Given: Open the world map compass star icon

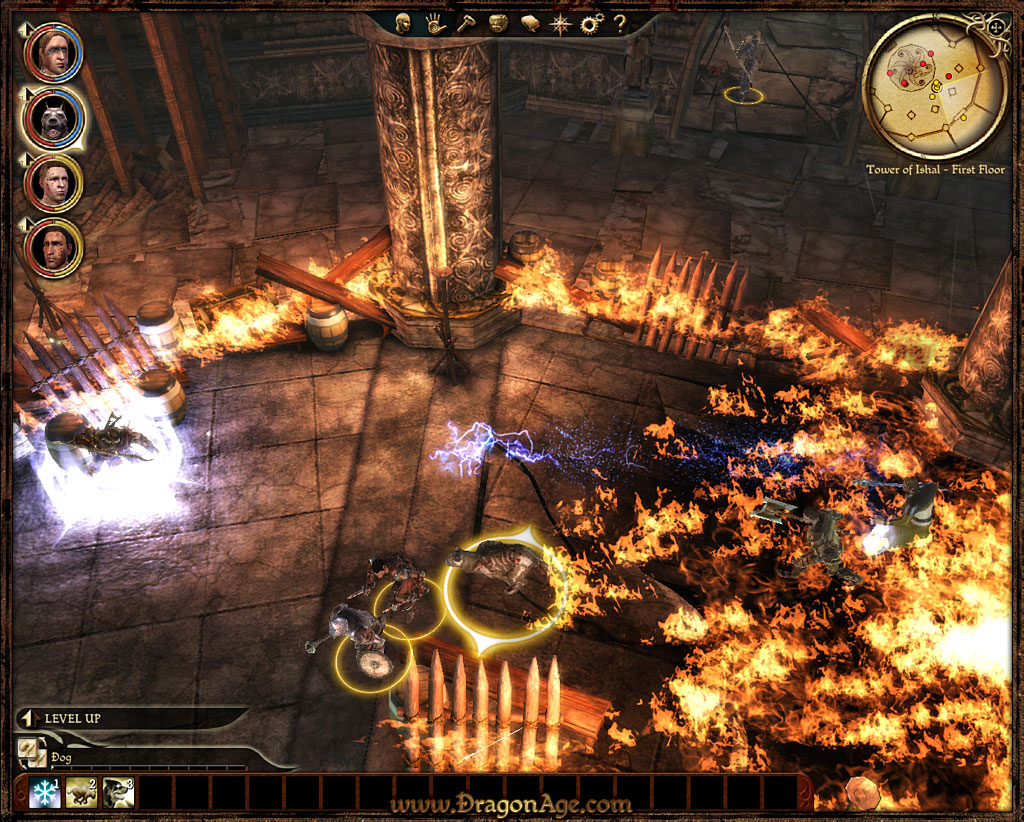Looking at the screenshot, I should tap(561, 24).
